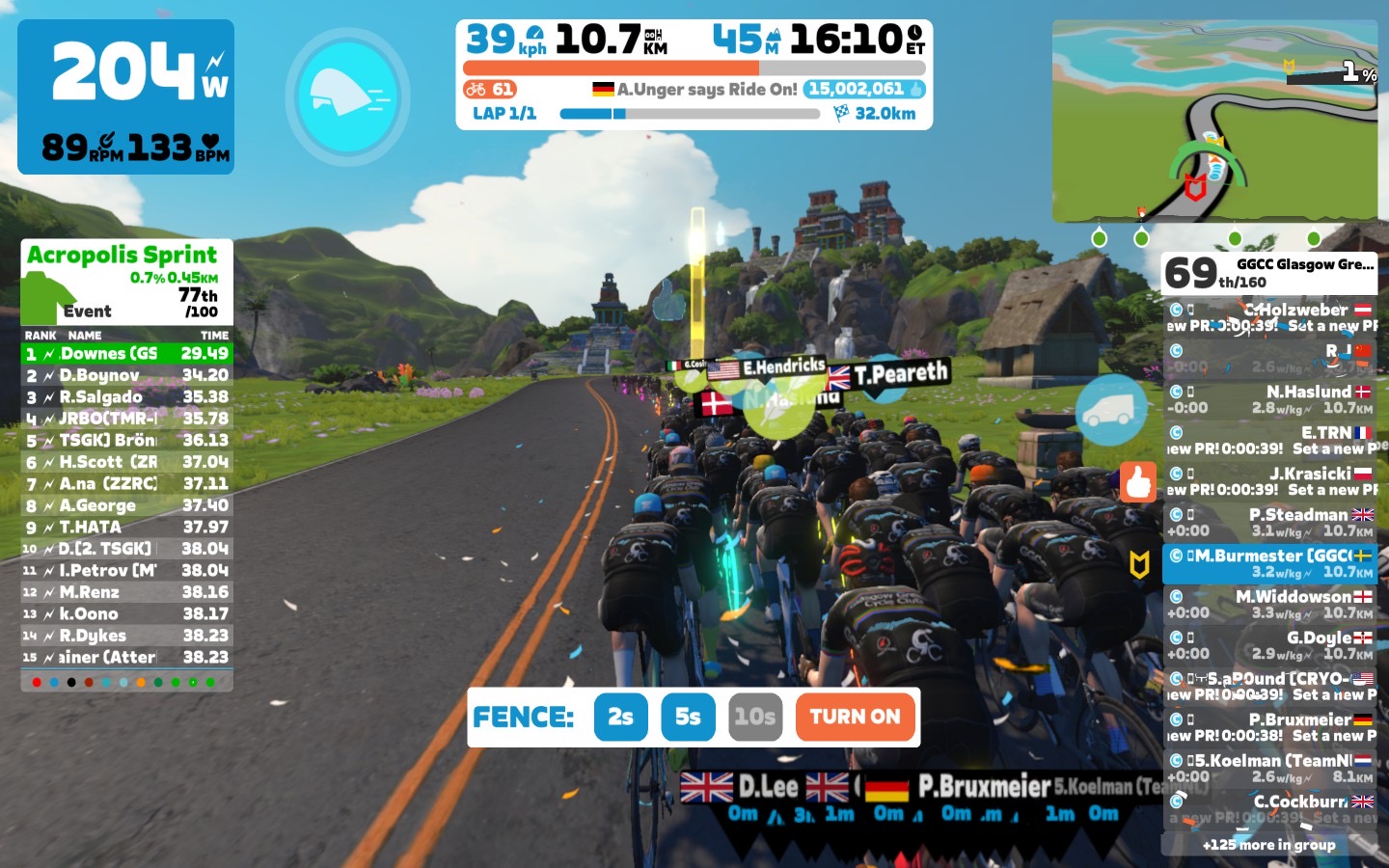Click the white van icon
This screenshot has width=1389, height=868.
pos(1110,412)
